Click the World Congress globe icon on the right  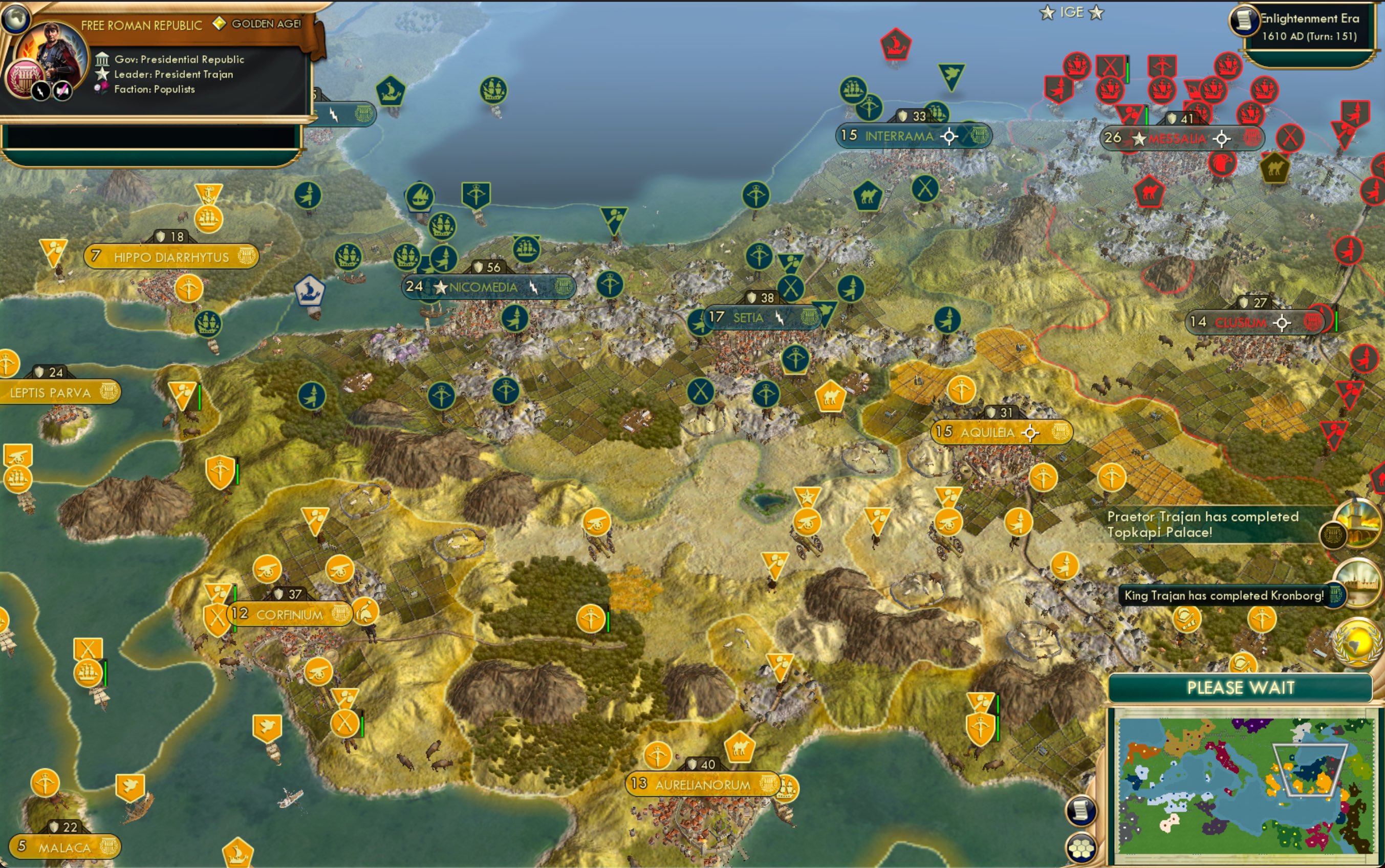point(1356,645)
